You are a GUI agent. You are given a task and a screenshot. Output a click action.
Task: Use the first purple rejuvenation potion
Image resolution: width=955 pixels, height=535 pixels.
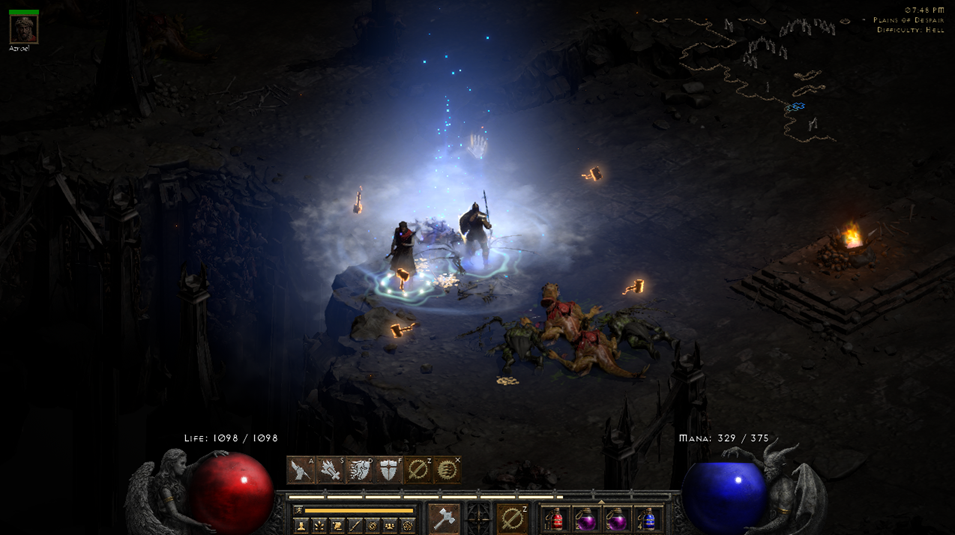pos(587,519)
